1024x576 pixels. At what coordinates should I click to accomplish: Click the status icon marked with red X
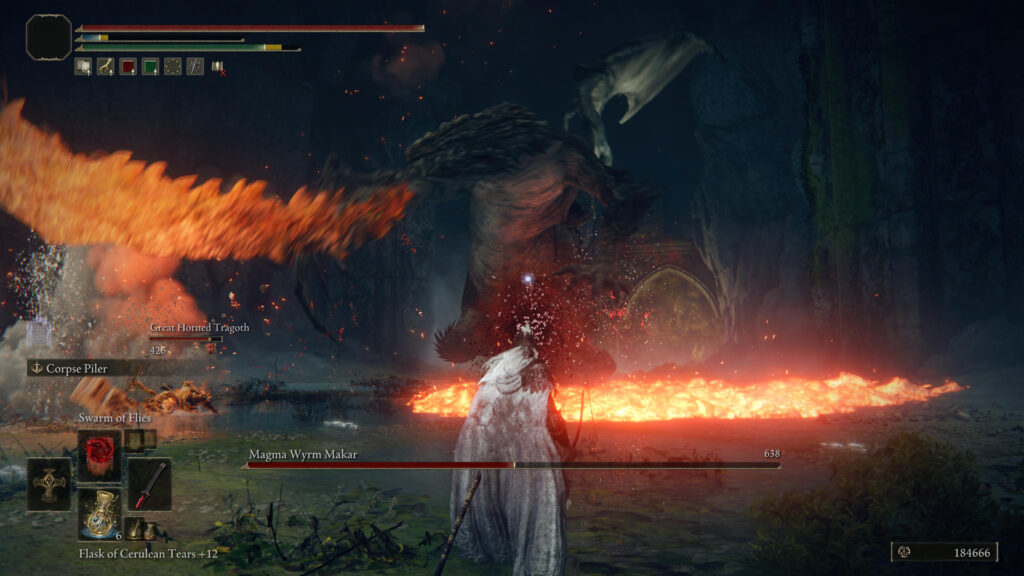coord(217,67)
